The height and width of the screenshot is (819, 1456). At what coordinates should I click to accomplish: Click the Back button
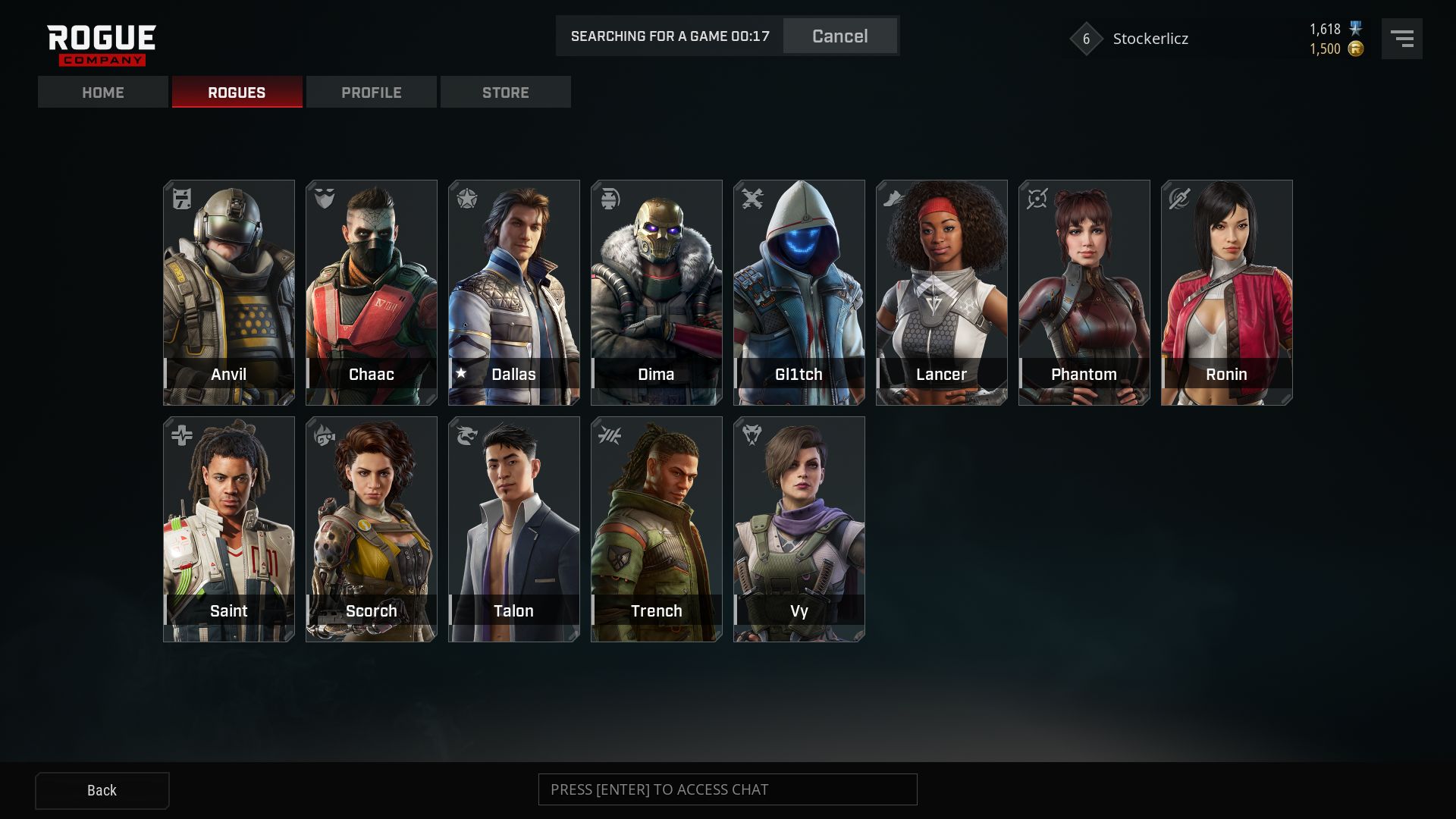102,790
